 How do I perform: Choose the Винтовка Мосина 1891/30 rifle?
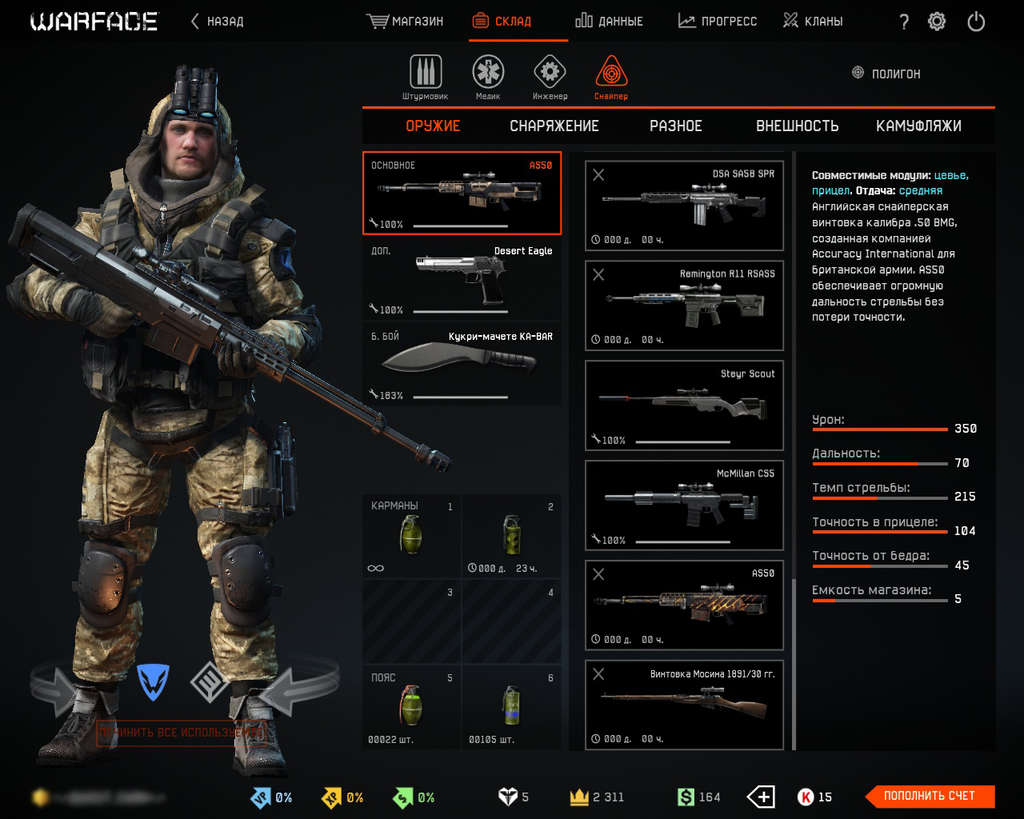pyautogui.click(x=684, y=704)
